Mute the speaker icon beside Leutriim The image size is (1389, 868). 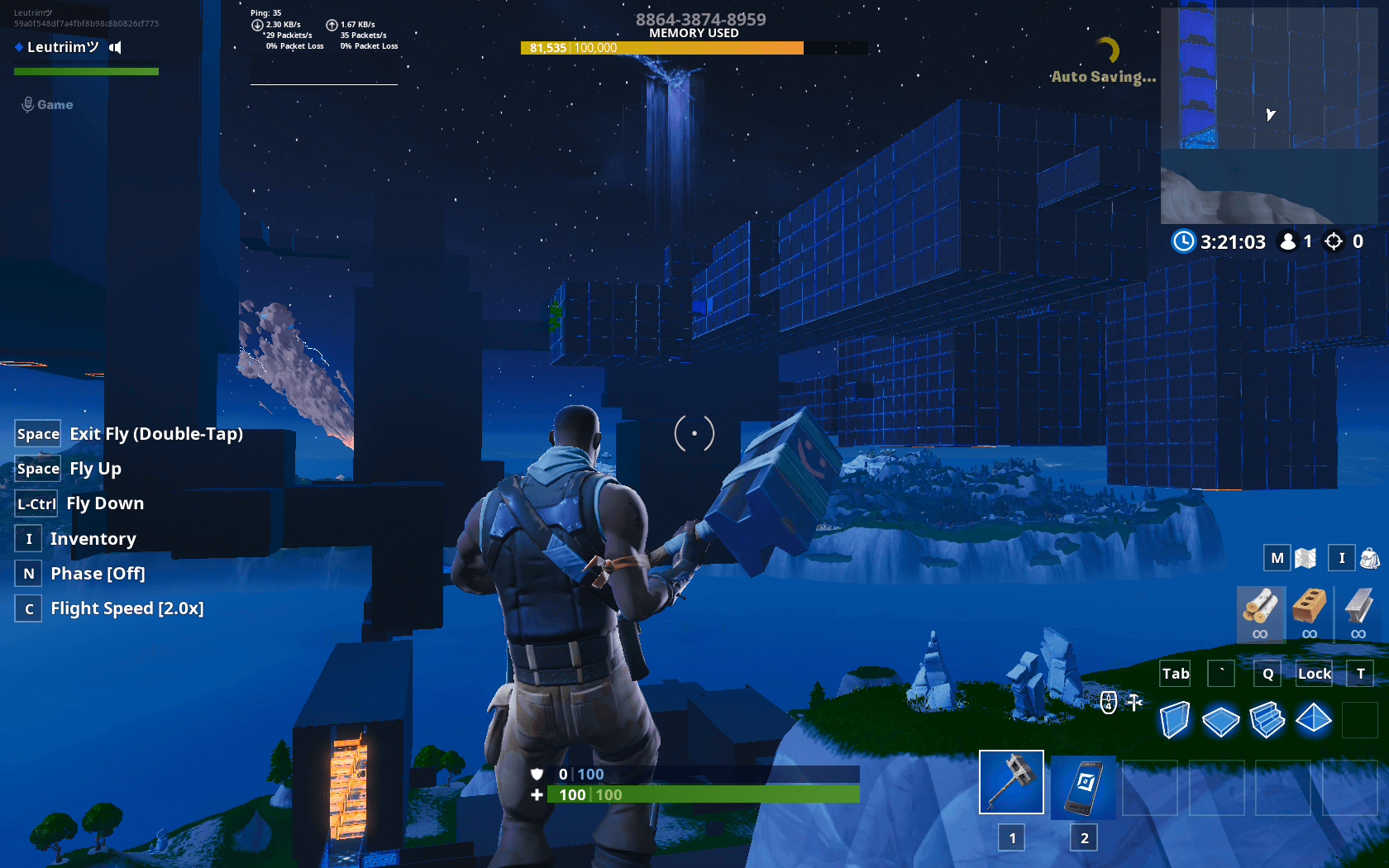[114, 47]
